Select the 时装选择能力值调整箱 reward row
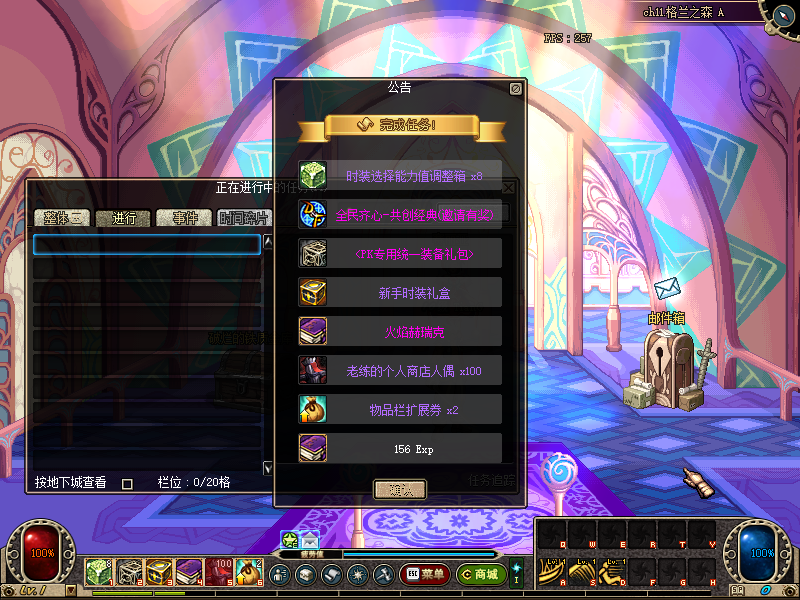This screenshot has width=800, height=600. [x=400, y=174]
